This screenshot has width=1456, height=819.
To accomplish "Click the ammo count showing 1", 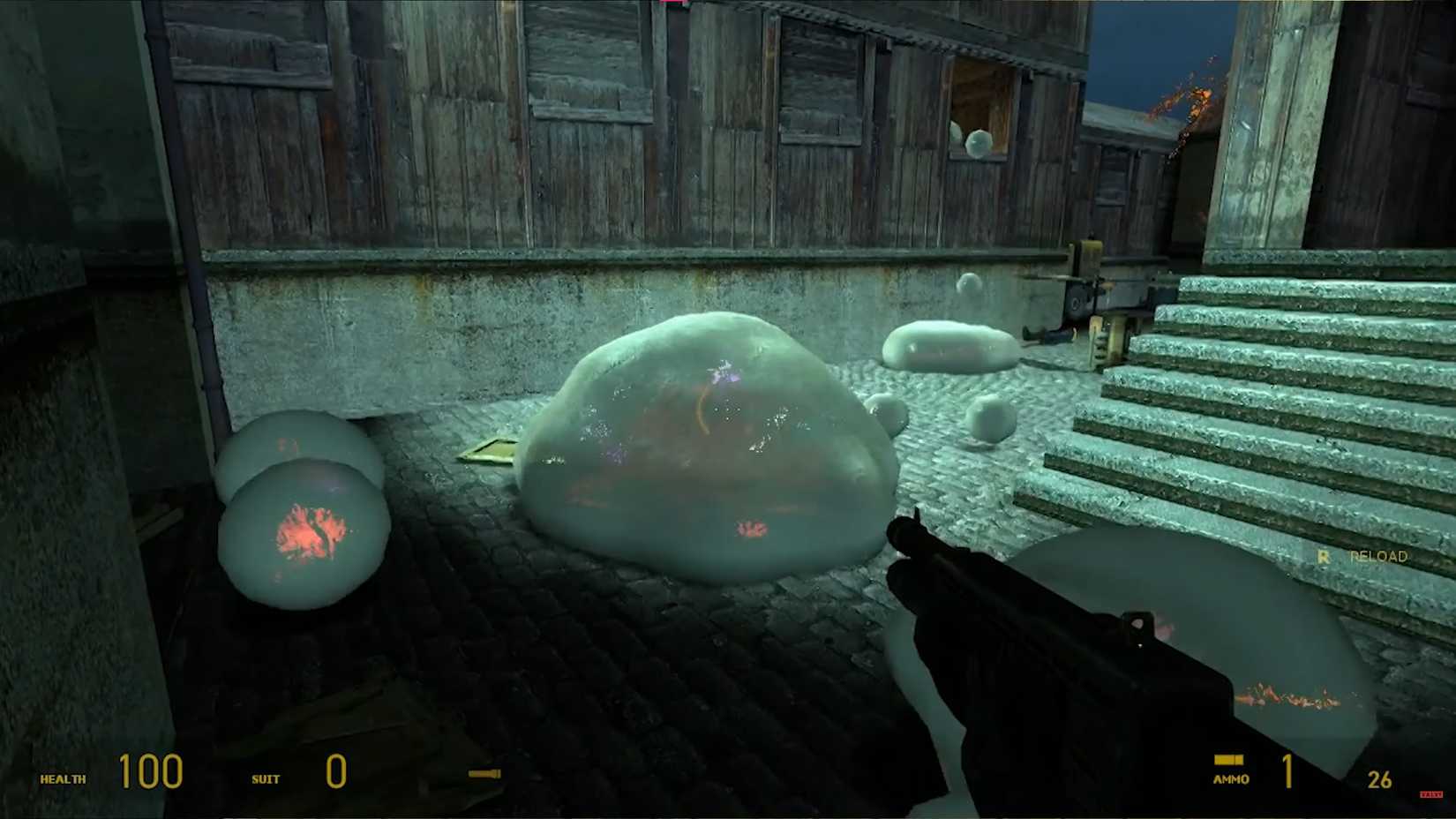I will tap(1287, 772).
